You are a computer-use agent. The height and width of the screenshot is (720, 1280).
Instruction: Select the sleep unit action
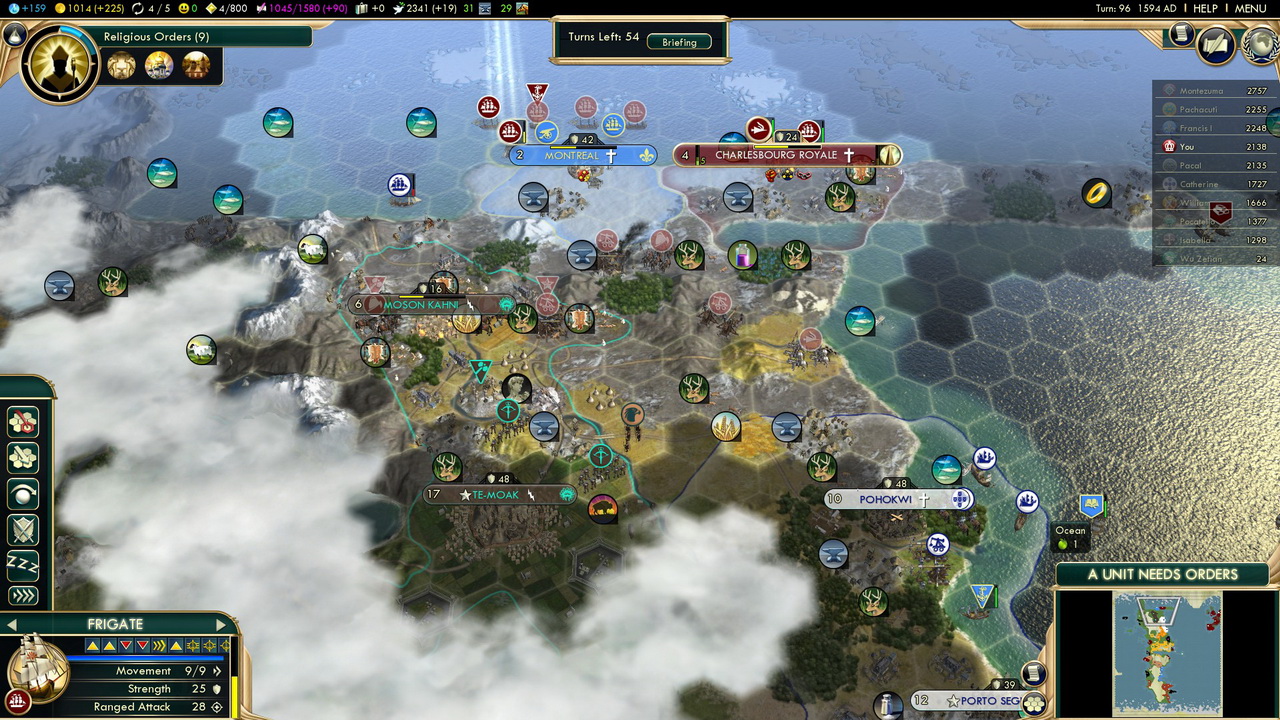coord(22,563)
